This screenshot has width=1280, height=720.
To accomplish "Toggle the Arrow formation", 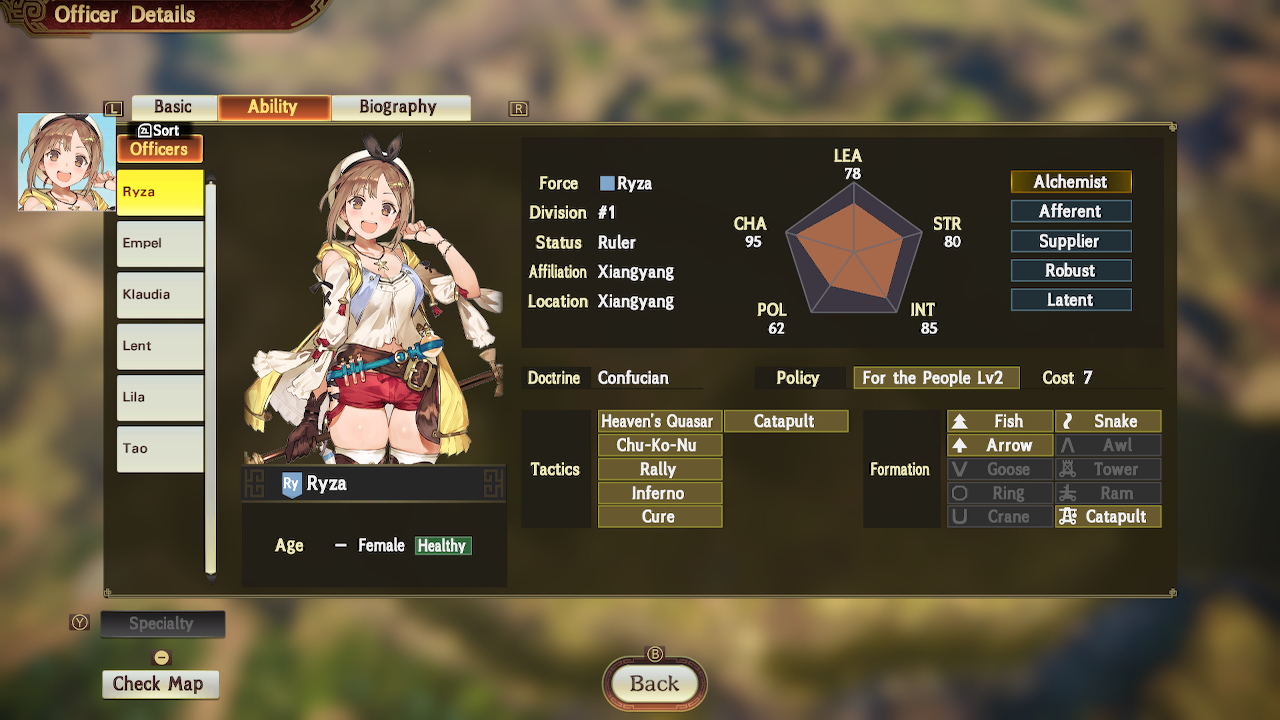I will 999,444.
